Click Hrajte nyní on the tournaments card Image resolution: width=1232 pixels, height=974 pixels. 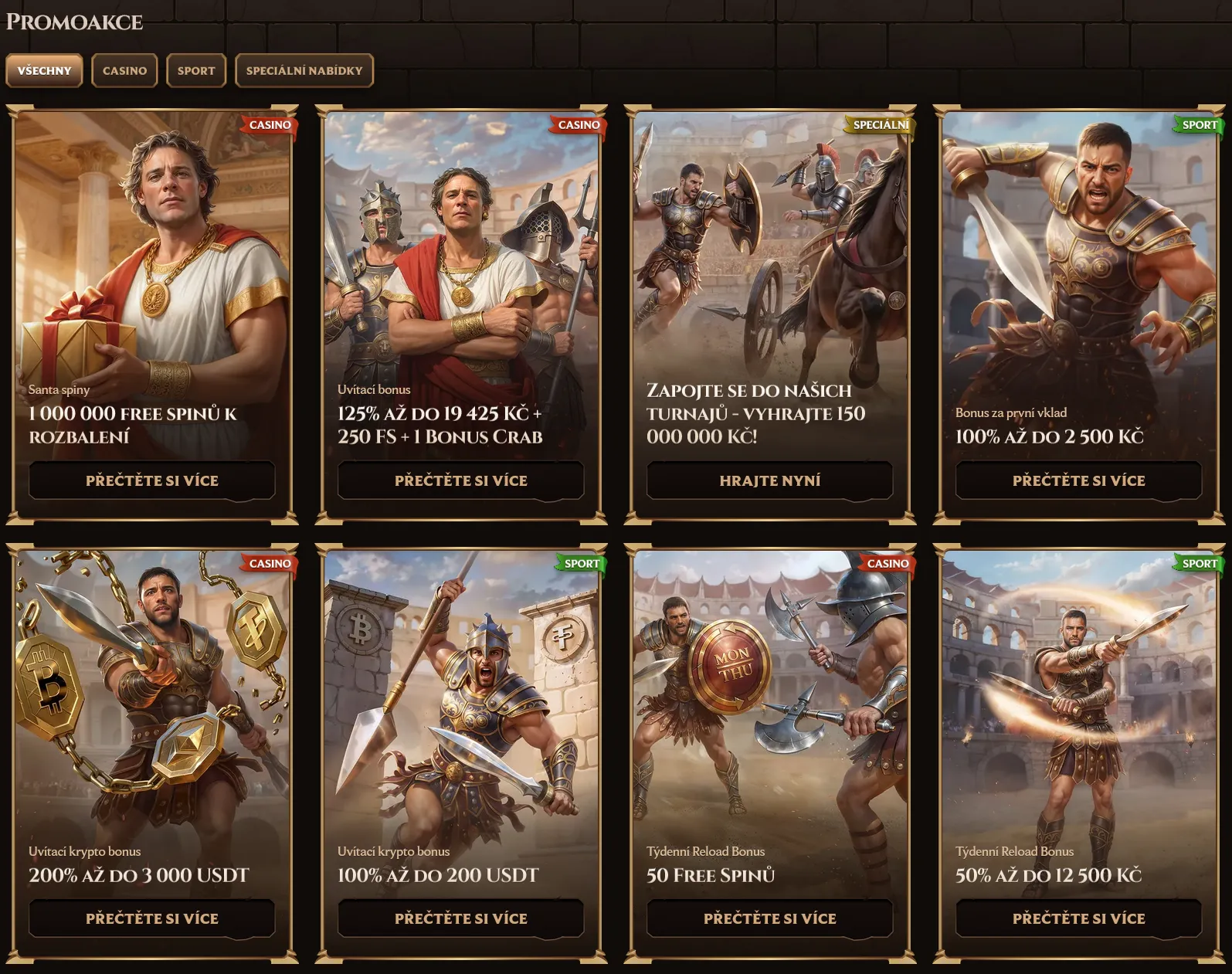coord(770,480)
